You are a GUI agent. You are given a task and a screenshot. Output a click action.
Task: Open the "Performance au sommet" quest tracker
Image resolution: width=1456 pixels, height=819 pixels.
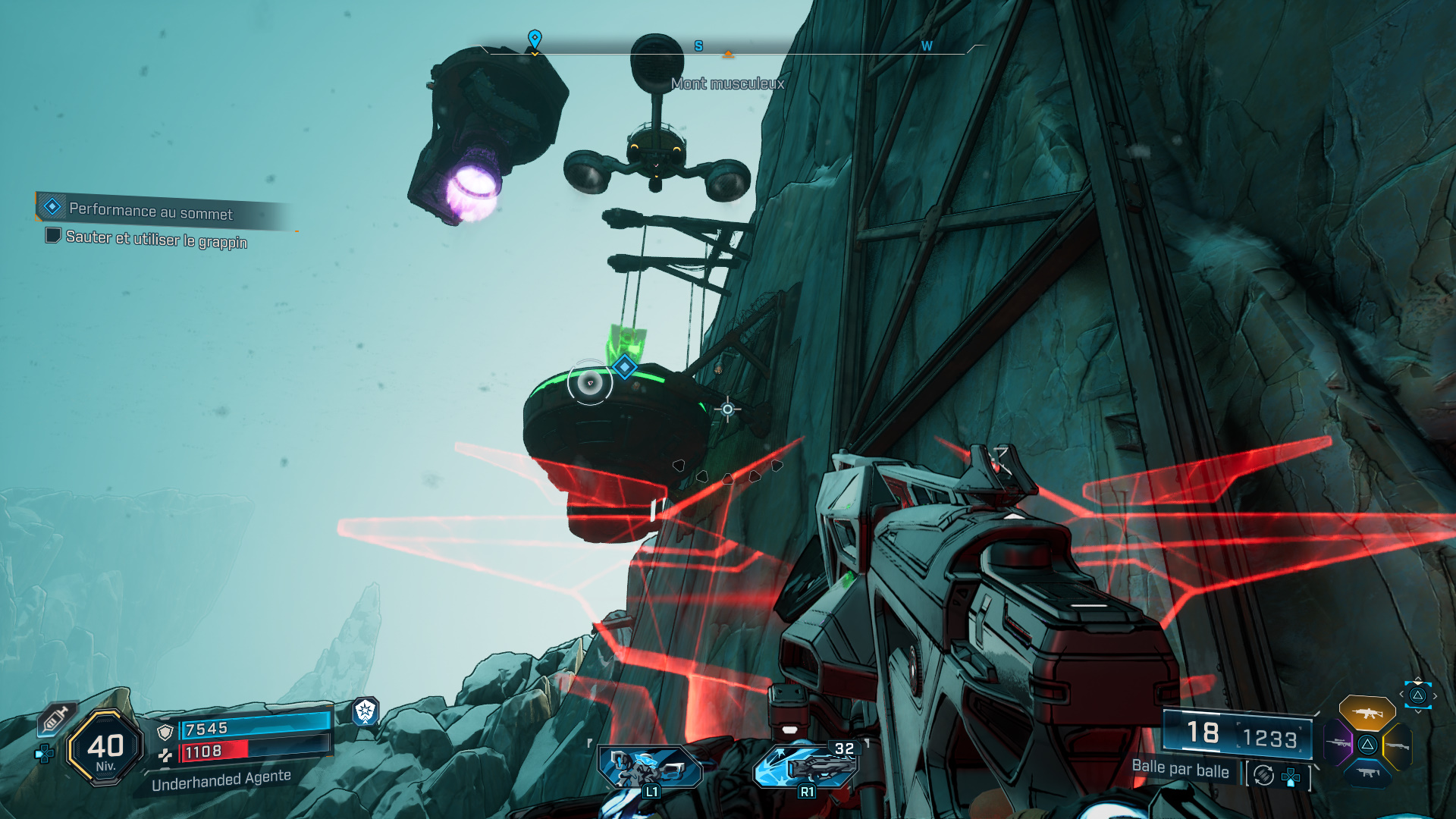150,211
